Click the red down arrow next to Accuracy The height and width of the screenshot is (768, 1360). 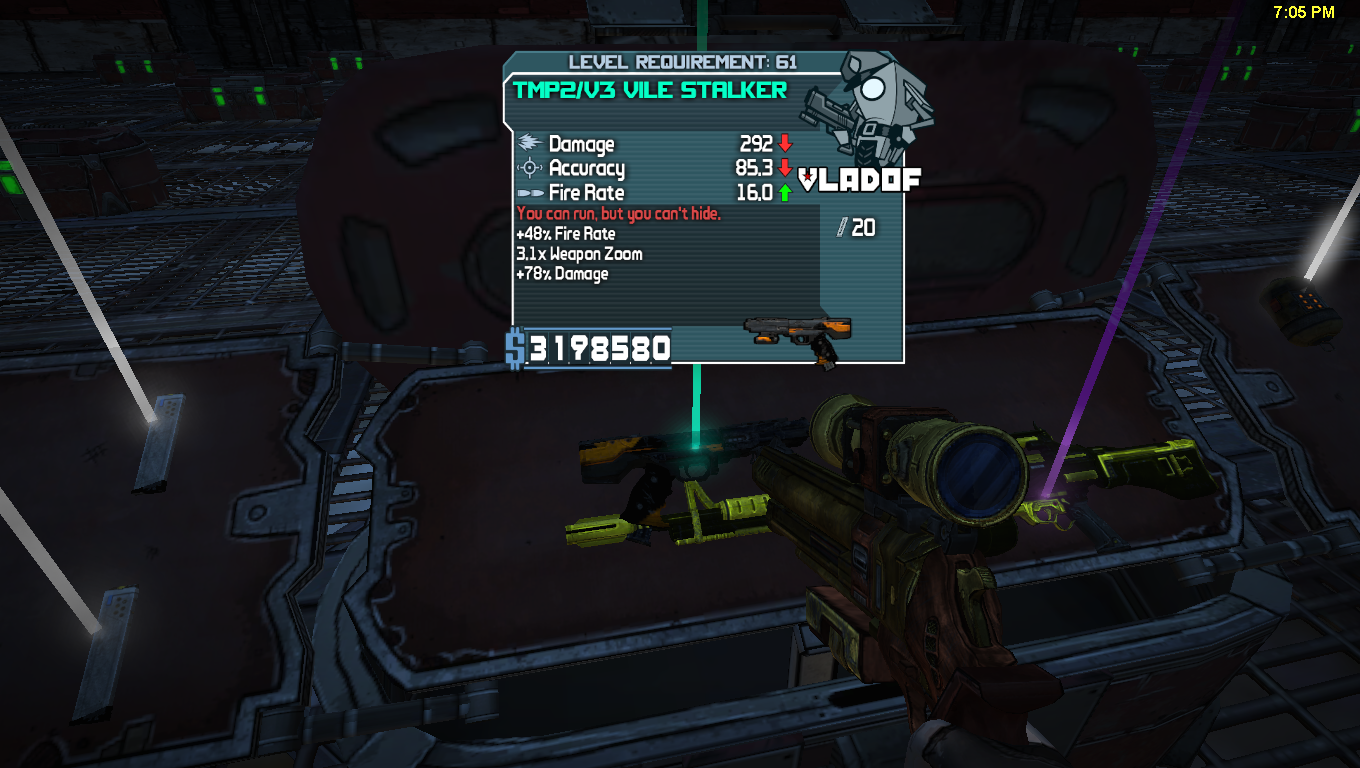[786, 168]
